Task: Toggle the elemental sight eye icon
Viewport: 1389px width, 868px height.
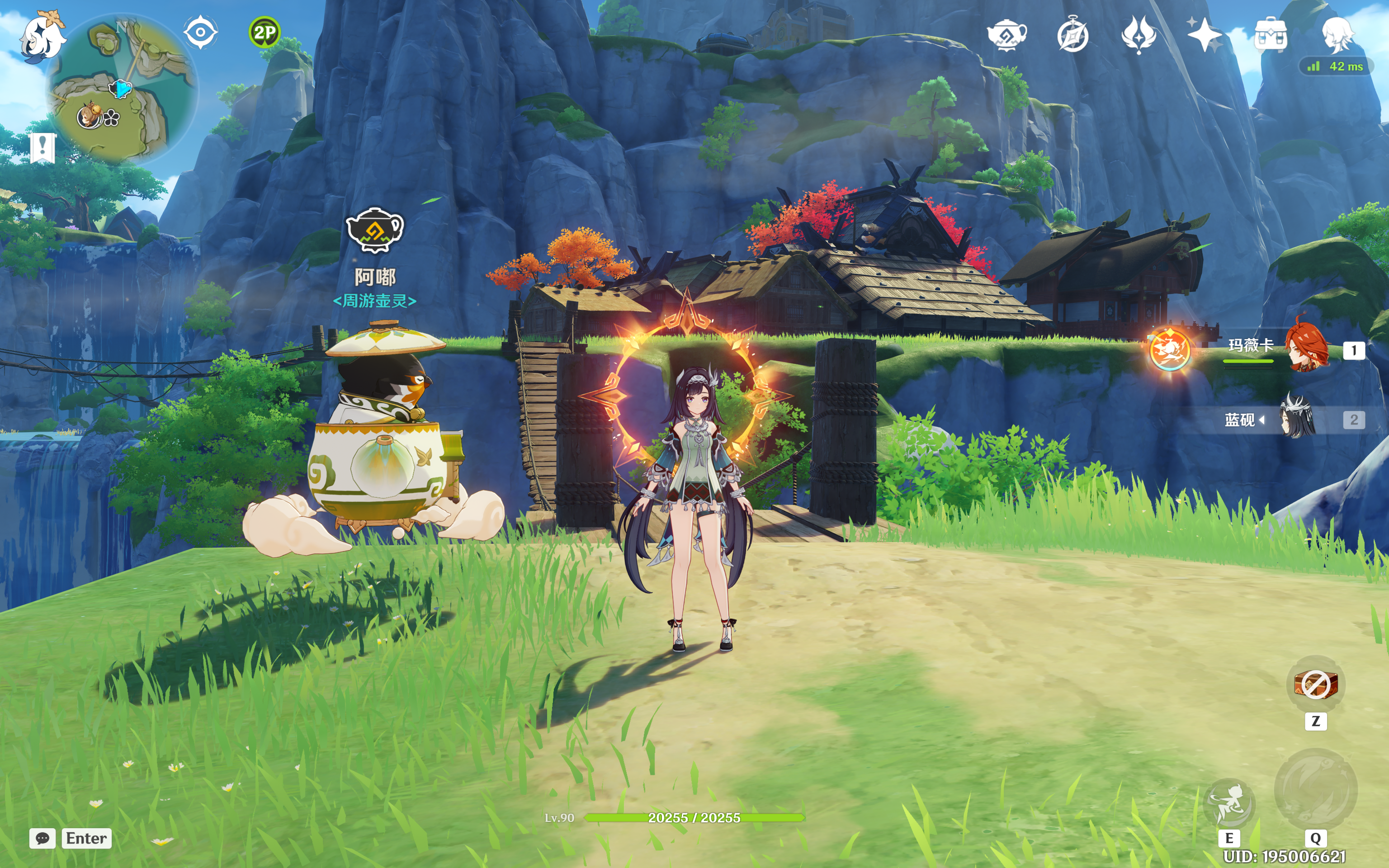Action: (x=200, y=32)
